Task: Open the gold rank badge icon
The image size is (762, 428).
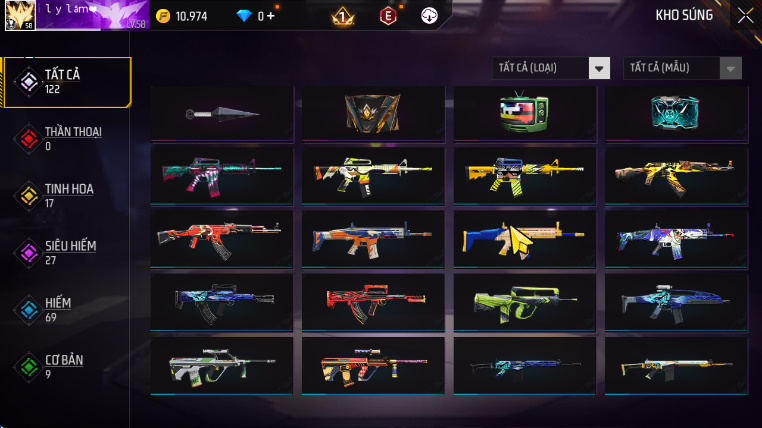Action: click(x=342, y=16)
